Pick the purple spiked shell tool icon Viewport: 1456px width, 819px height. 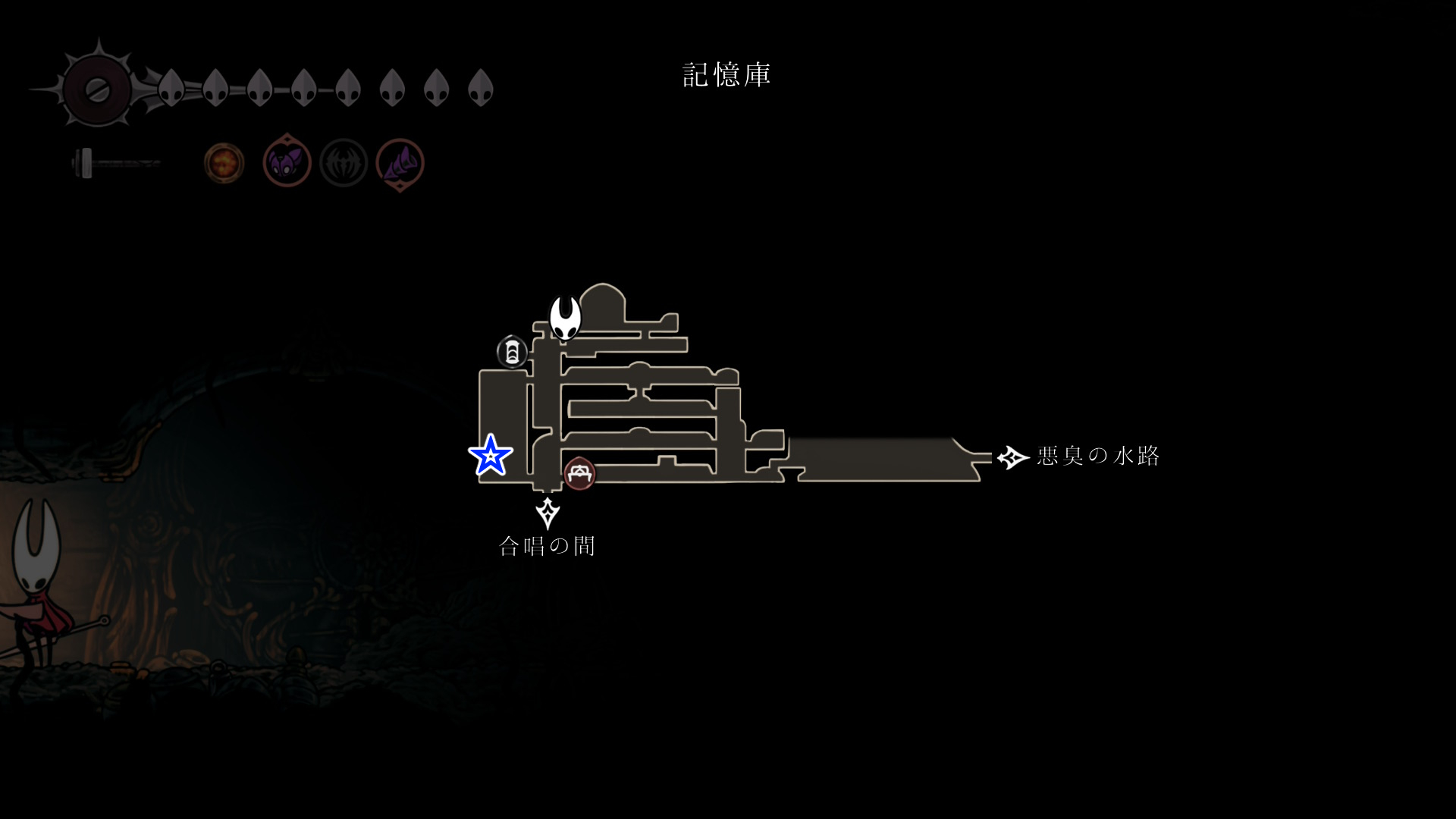[400, 162]
